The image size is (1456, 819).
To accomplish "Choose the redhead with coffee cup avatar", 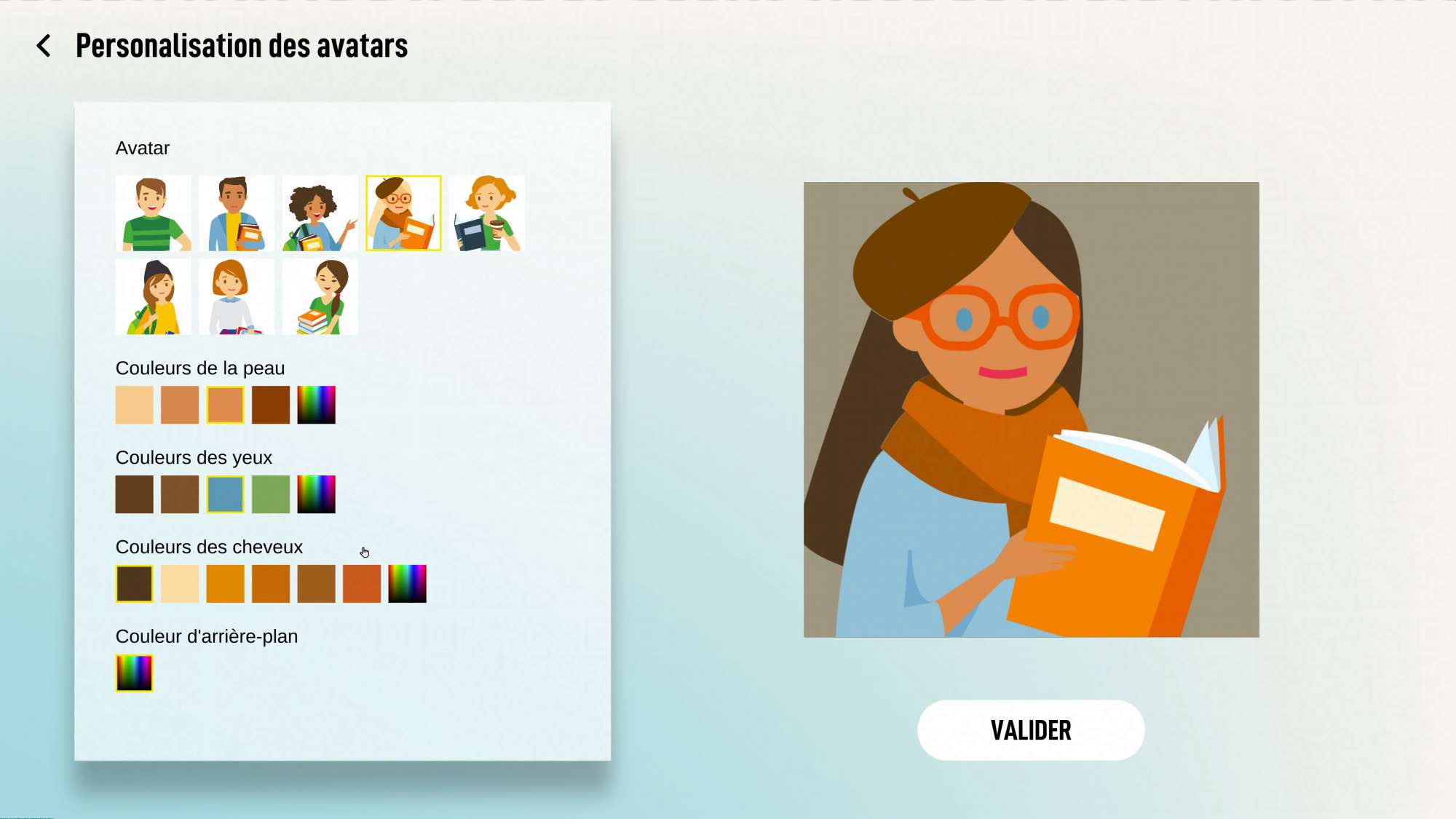I will click(486, 213).
